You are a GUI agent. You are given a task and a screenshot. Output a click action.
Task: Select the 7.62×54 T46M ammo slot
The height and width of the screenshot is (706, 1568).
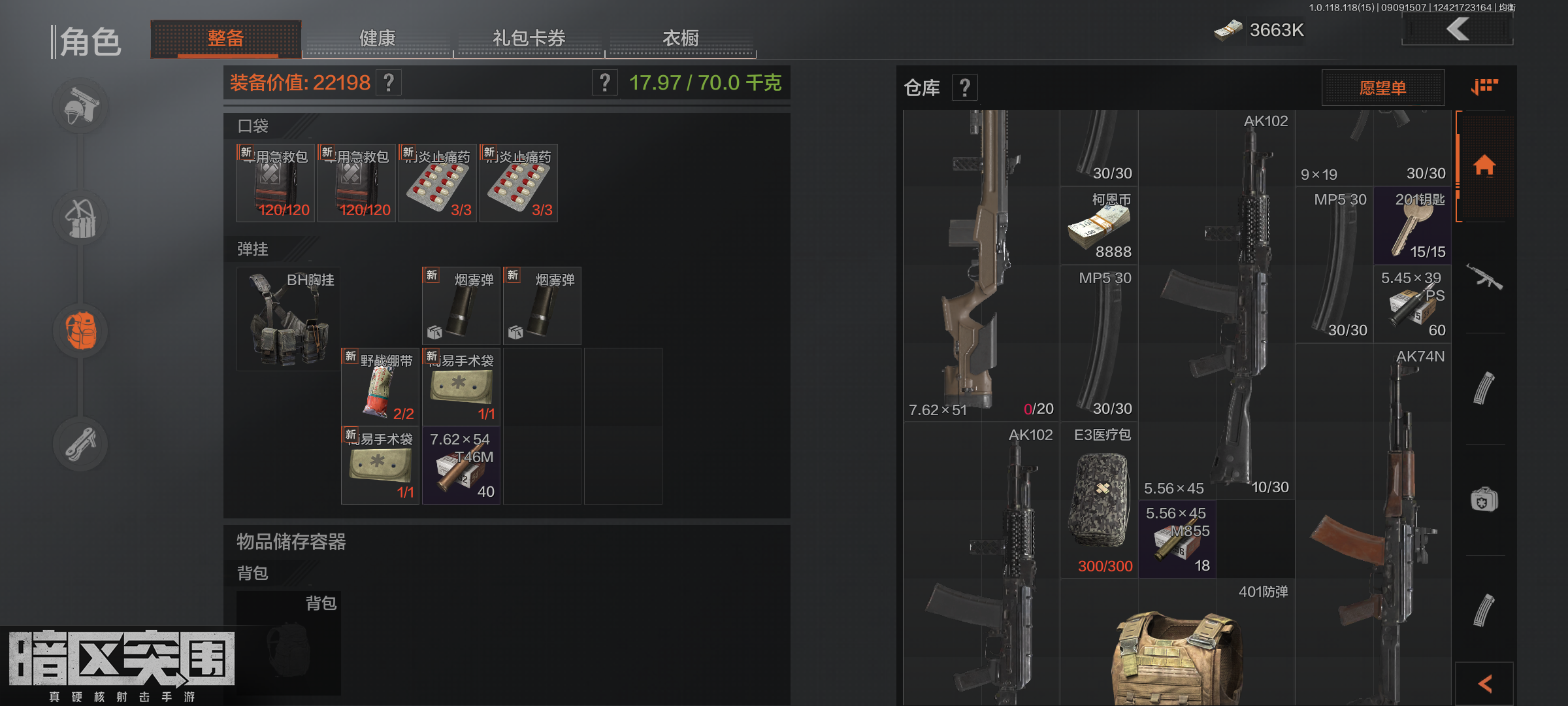461,465
